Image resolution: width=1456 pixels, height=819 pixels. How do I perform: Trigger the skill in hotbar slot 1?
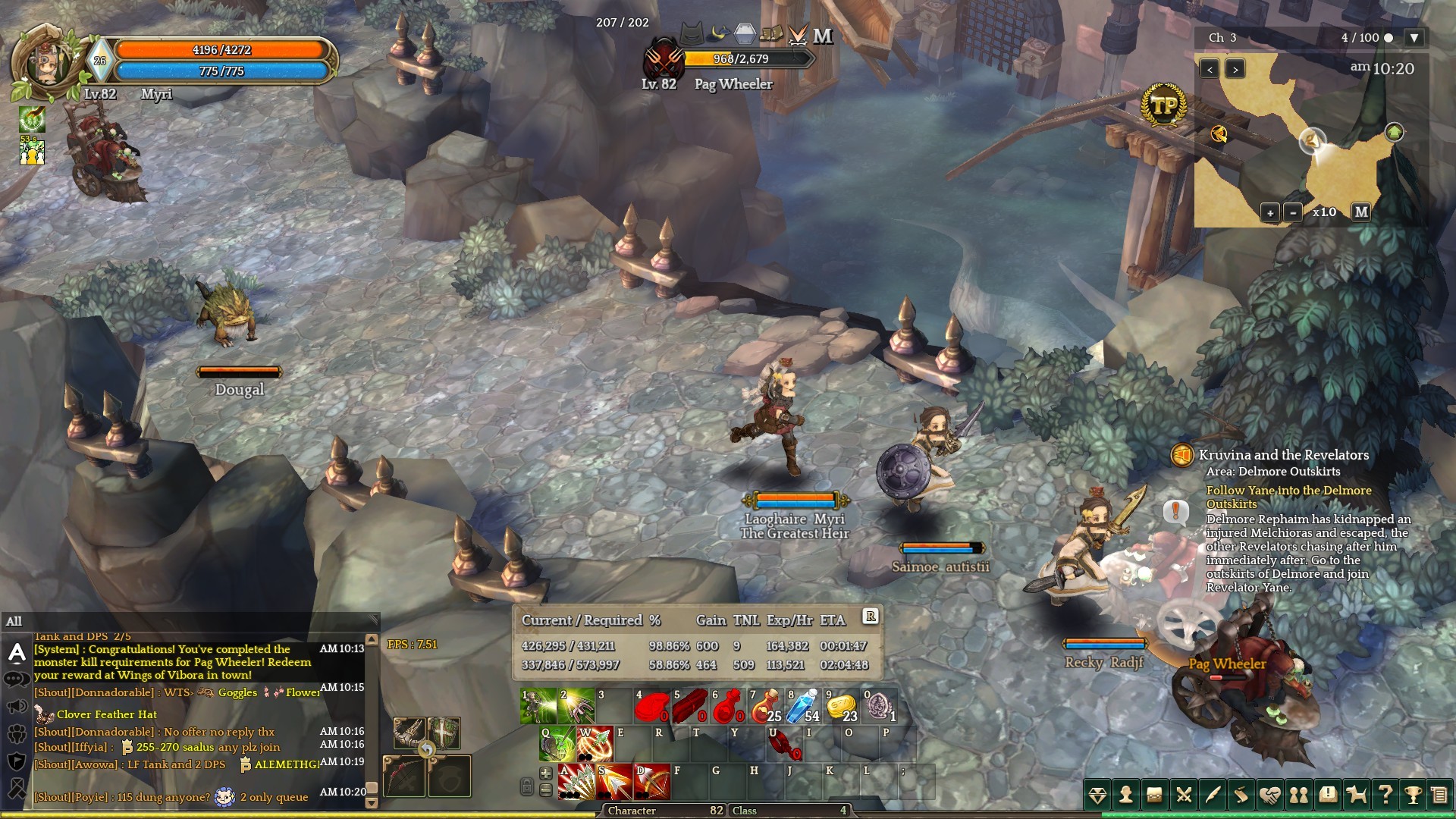538,706
